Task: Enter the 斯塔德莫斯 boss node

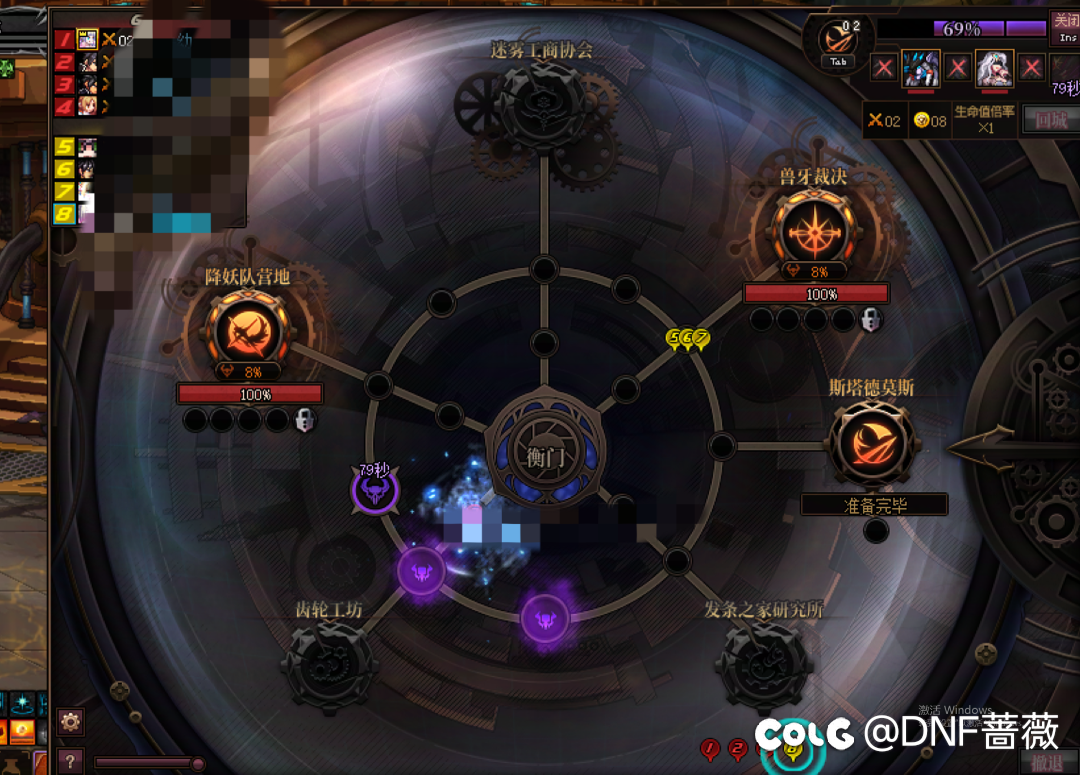Action: [x=871, y=444]
